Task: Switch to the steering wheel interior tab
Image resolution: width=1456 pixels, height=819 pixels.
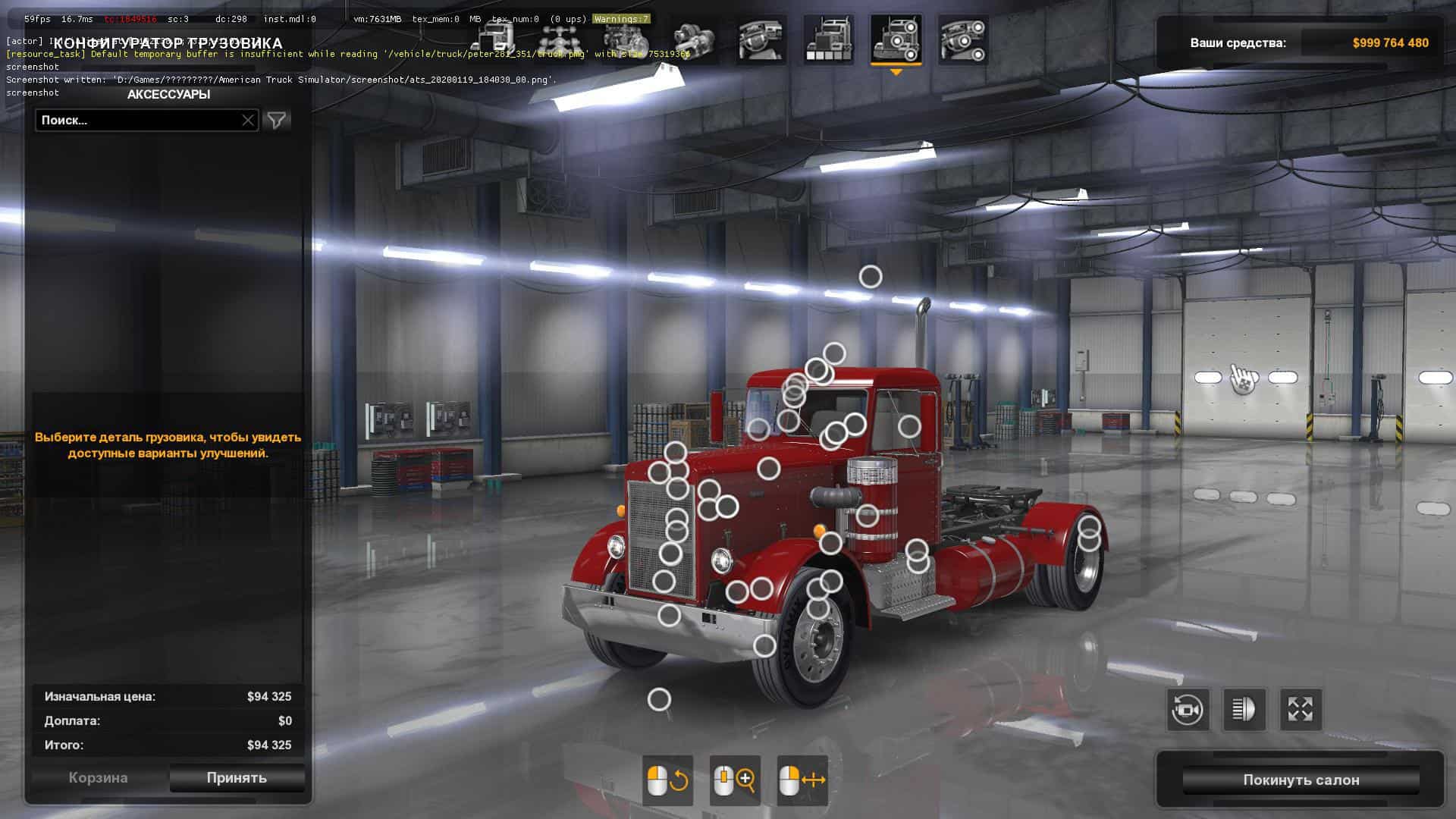Action: tap(761, 40)
